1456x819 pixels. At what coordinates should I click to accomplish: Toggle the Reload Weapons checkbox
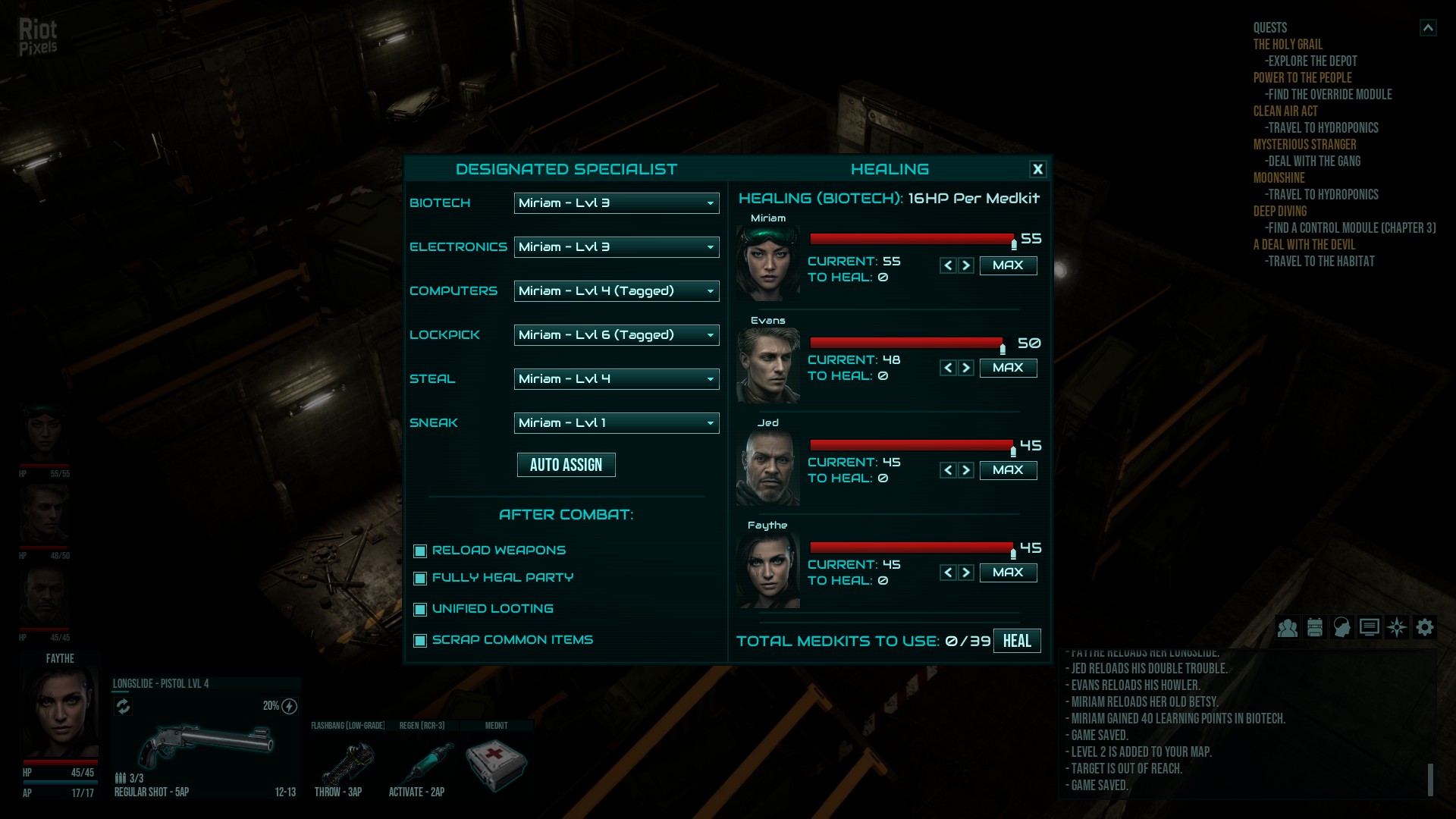420,551
